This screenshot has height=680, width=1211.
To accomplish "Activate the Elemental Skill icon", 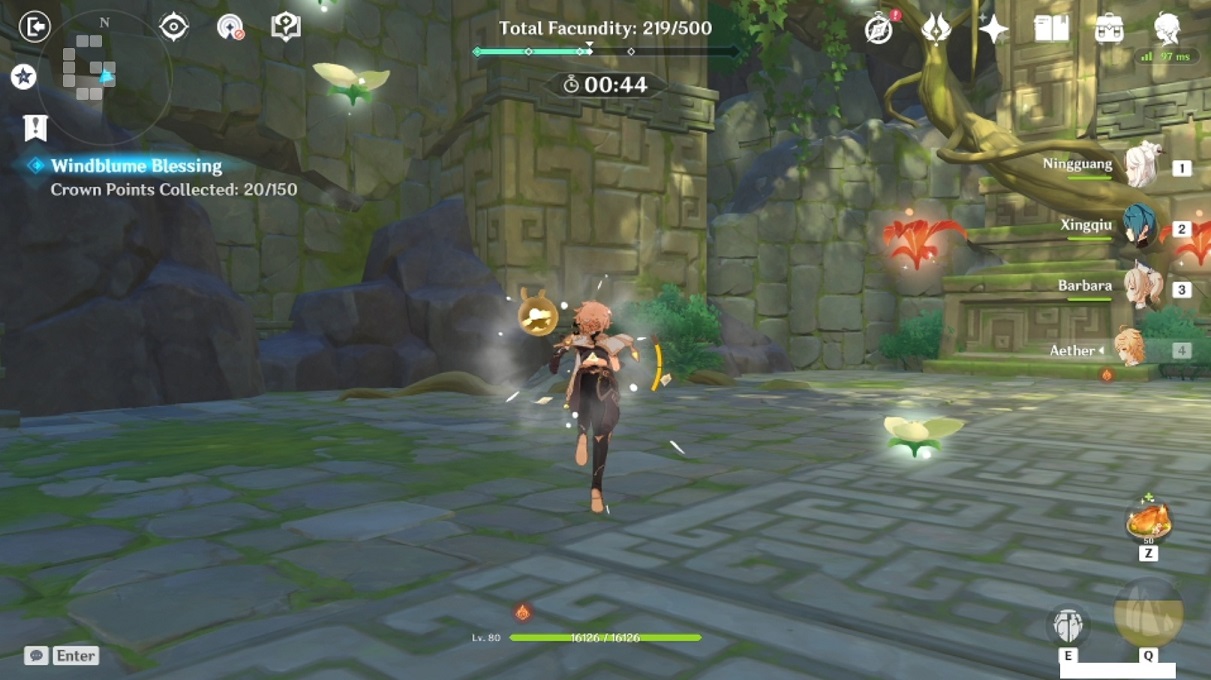I will click(1068, 626).
